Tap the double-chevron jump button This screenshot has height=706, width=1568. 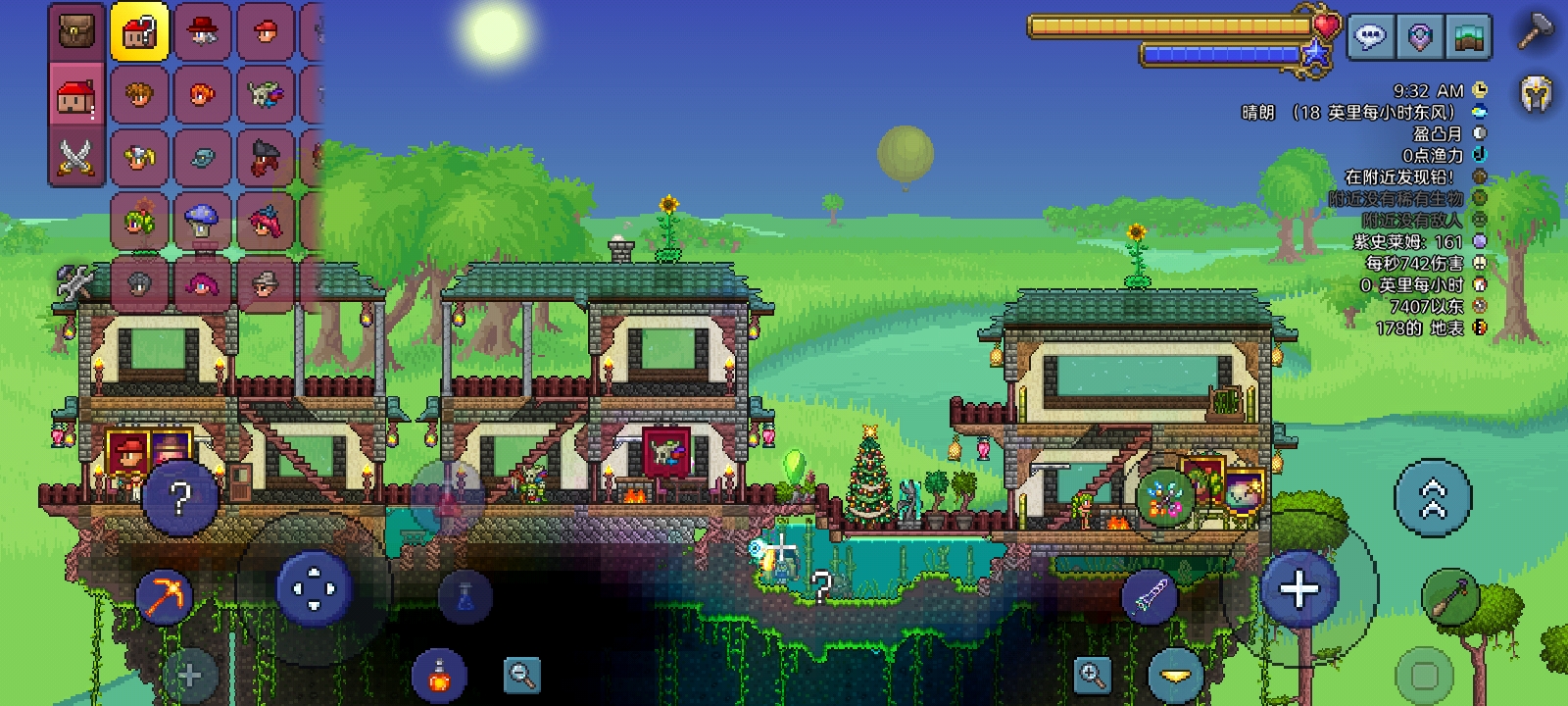tap(1433, 498)
